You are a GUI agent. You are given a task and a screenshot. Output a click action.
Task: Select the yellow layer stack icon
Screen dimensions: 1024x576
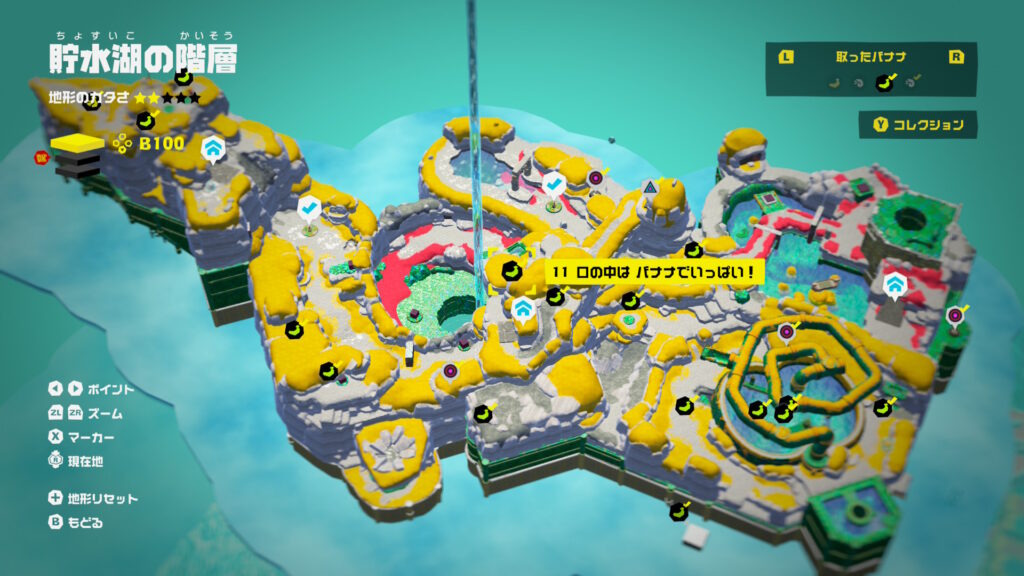pos(76,147)
